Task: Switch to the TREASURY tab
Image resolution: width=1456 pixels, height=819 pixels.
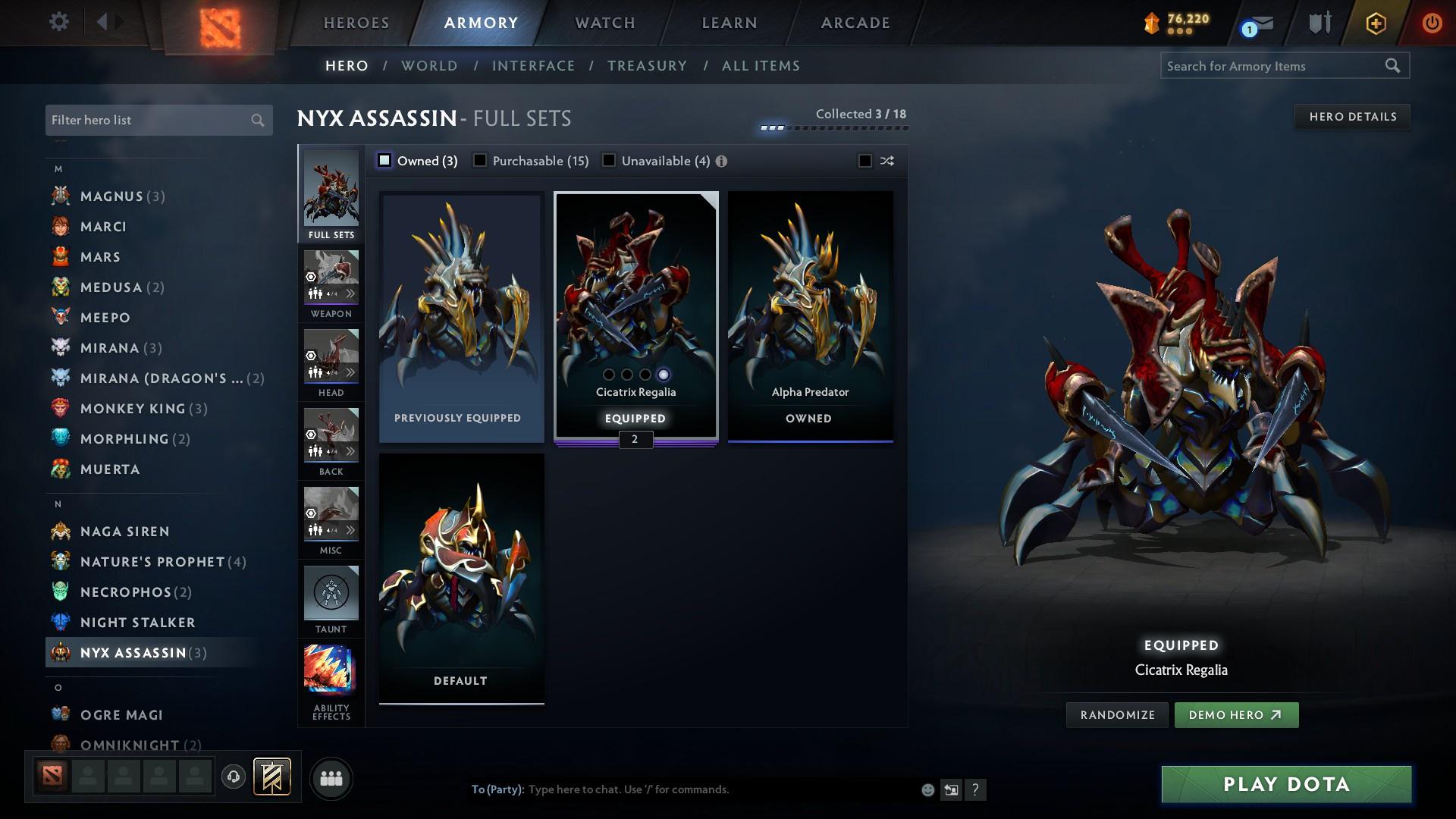Action: 647,66
